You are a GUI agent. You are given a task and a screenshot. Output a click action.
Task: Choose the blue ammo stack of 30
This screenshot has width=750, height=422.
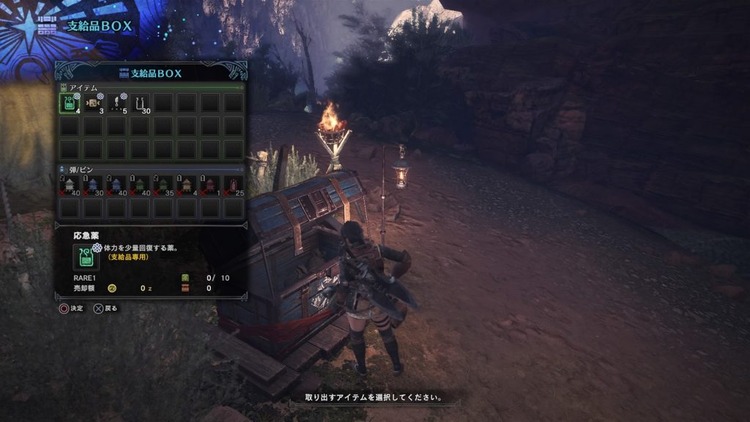point(93,186)
